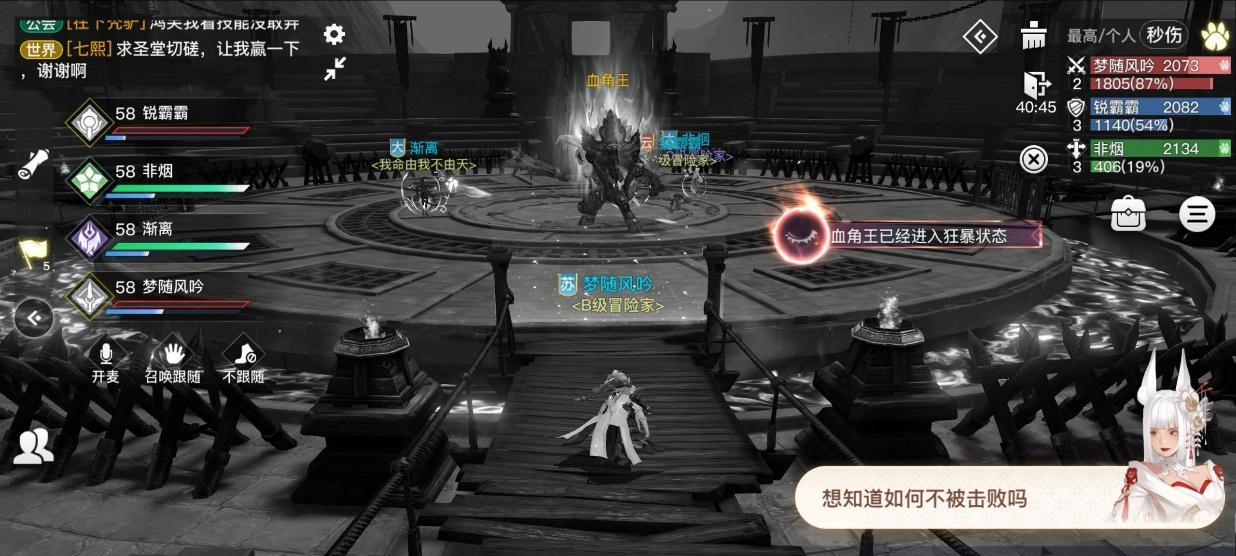Viewport: 1236px width, 556px height.
Task: Activate 召唤跟随 to summon followers
Action: (174, 360)
